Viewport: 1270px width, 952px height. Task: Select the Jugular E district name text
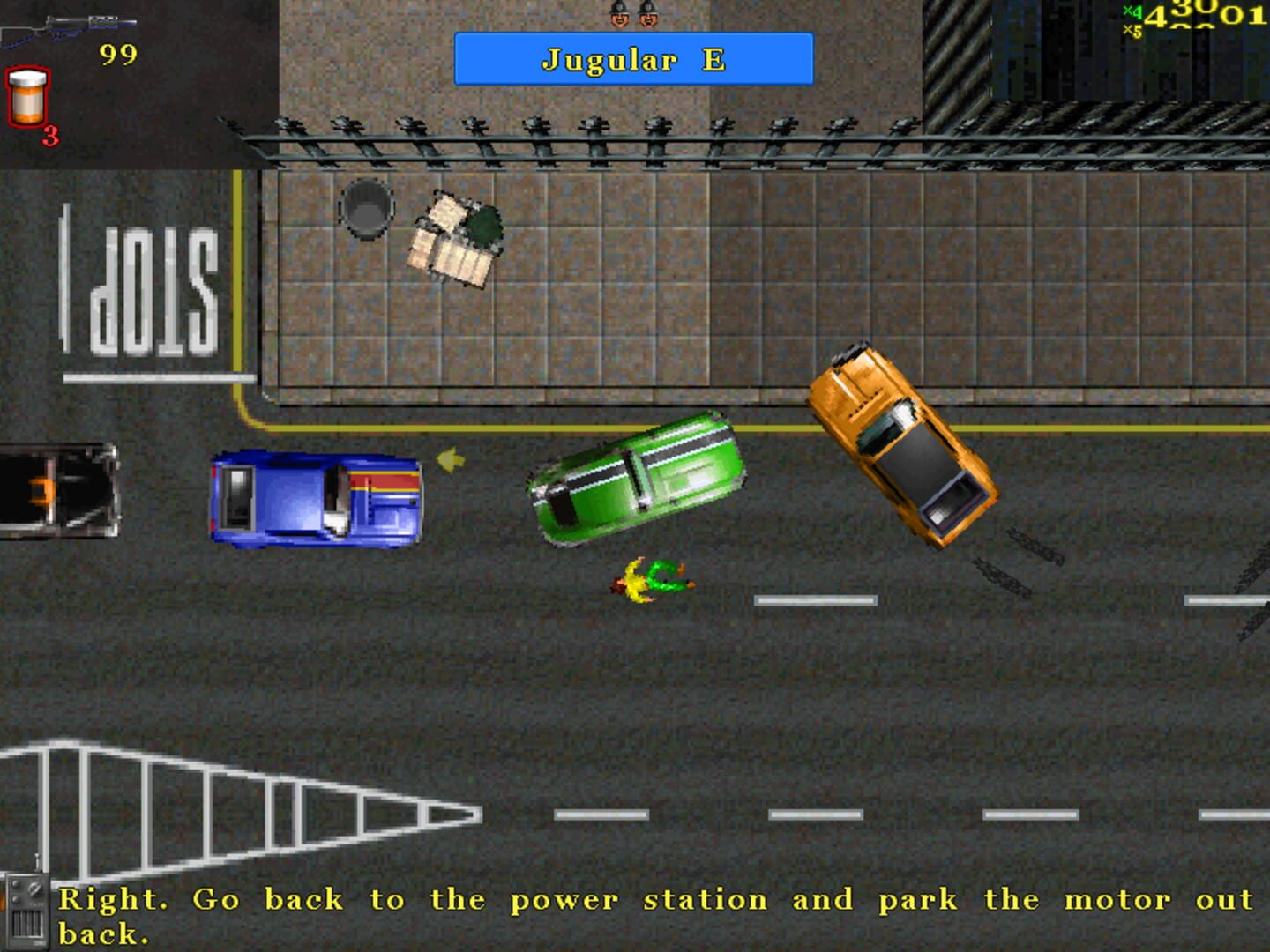click(633, 60)
